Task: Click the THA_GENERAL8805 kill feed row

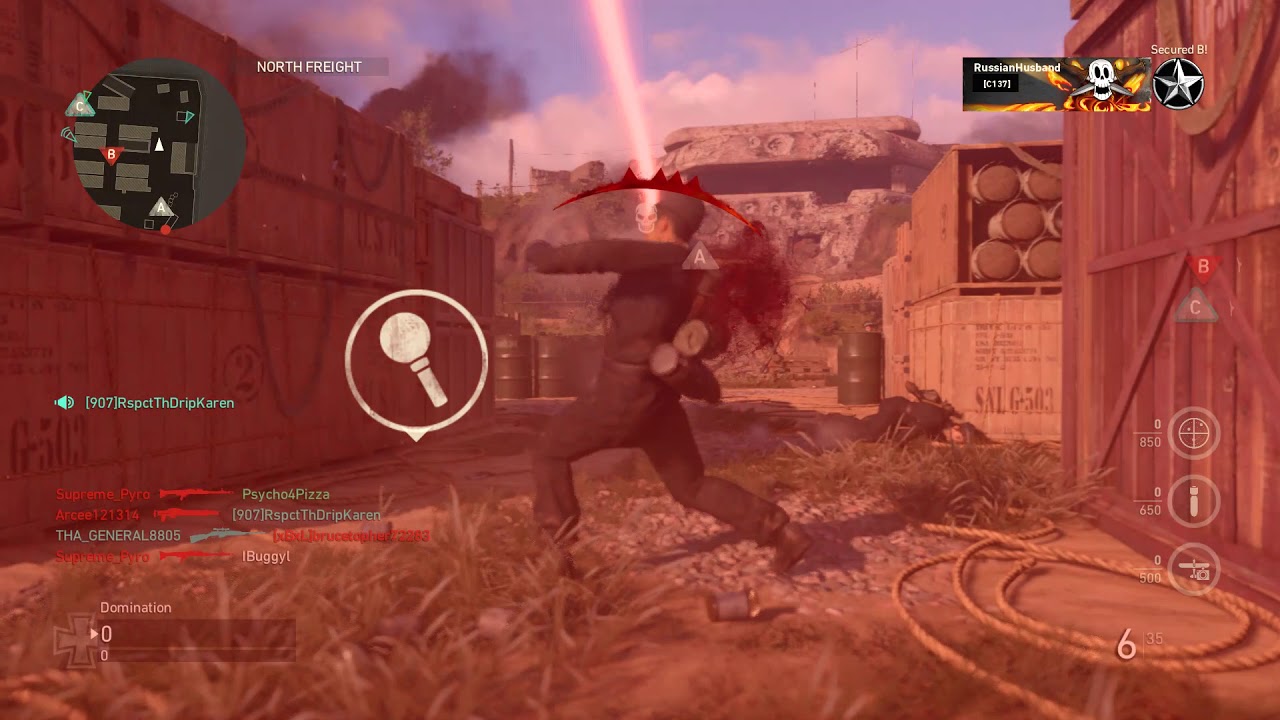Action: click(242, 536)
